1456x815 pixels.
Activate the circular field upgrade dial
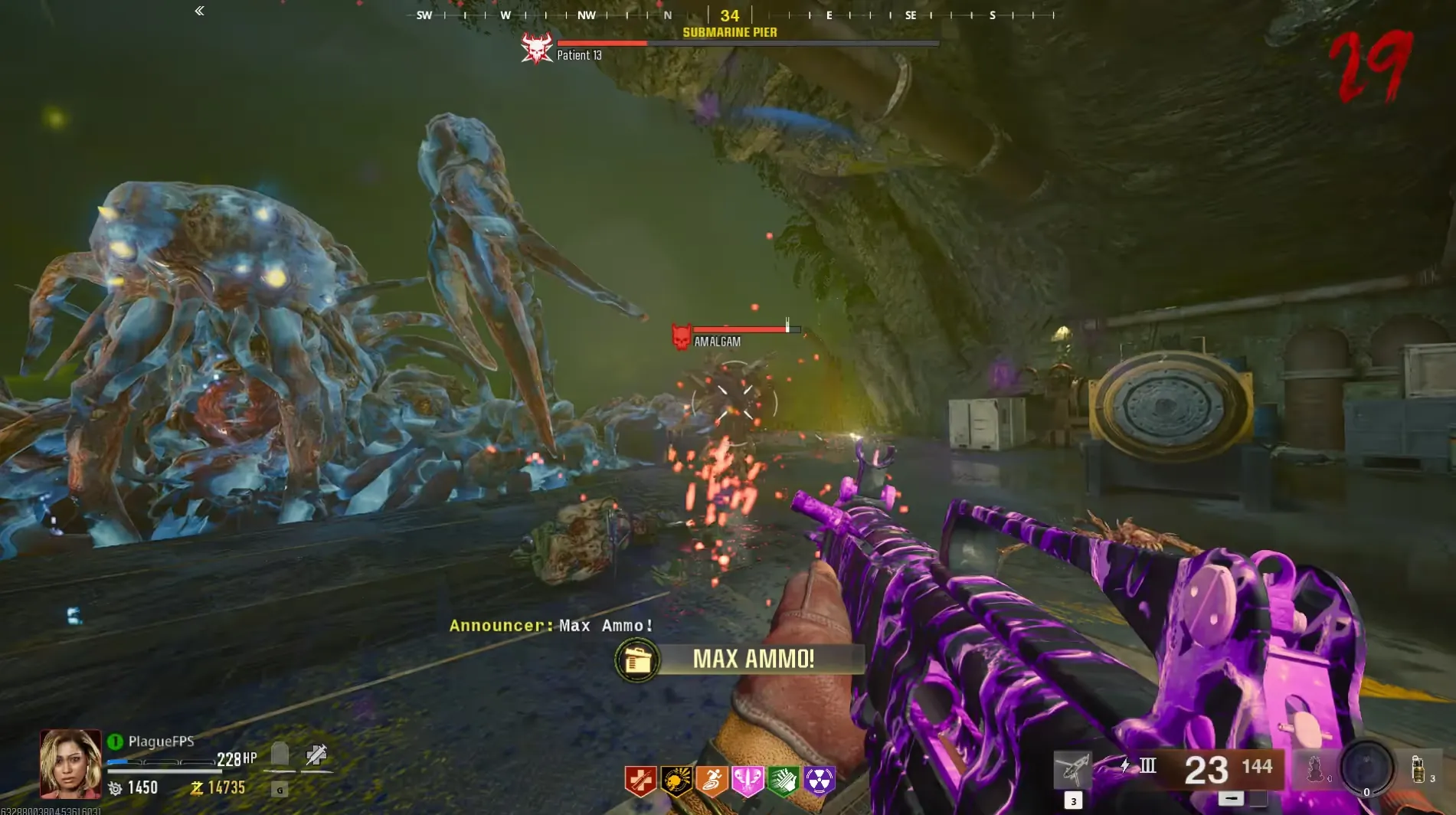[x=1366, y=767]
